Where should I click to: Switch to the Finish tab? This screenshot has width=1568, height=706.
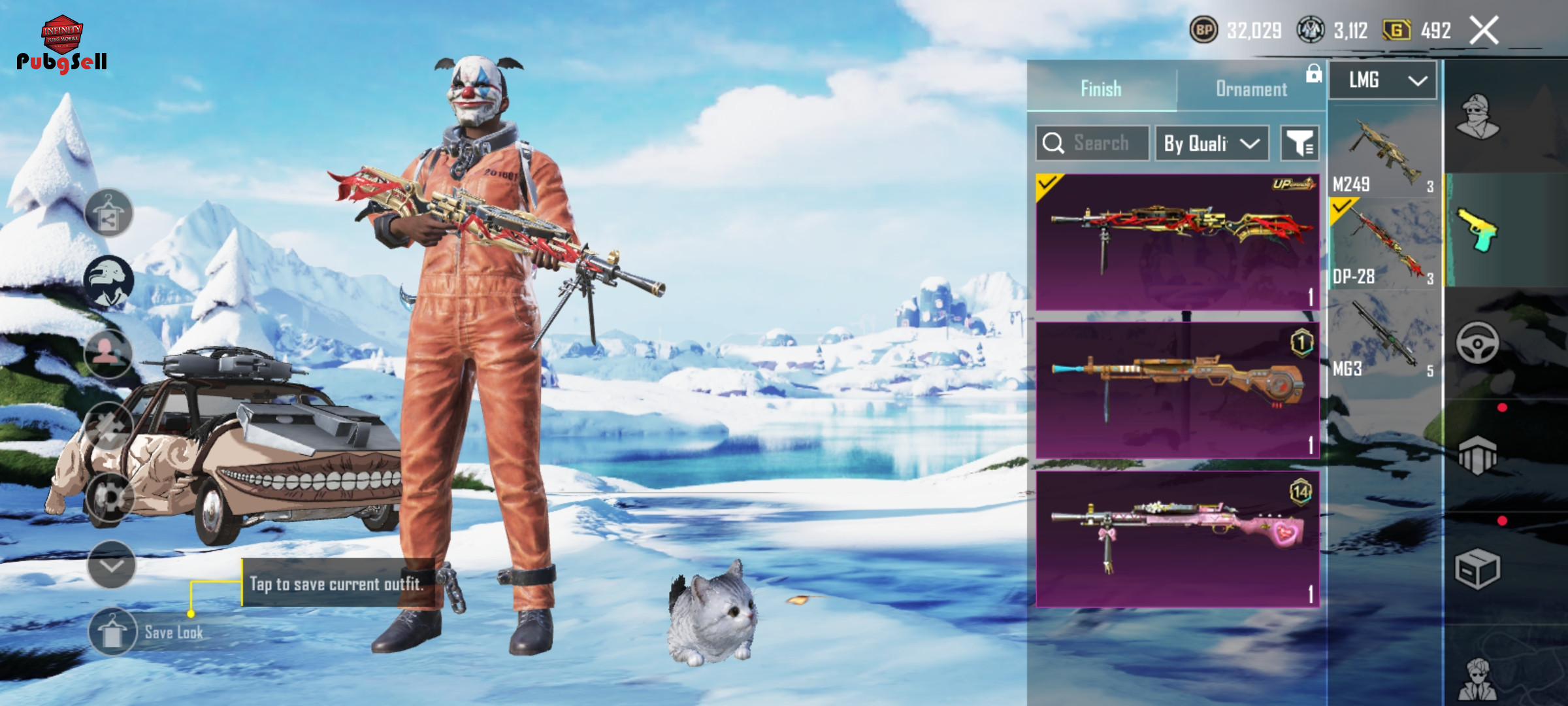click(x=1102, y=88)
